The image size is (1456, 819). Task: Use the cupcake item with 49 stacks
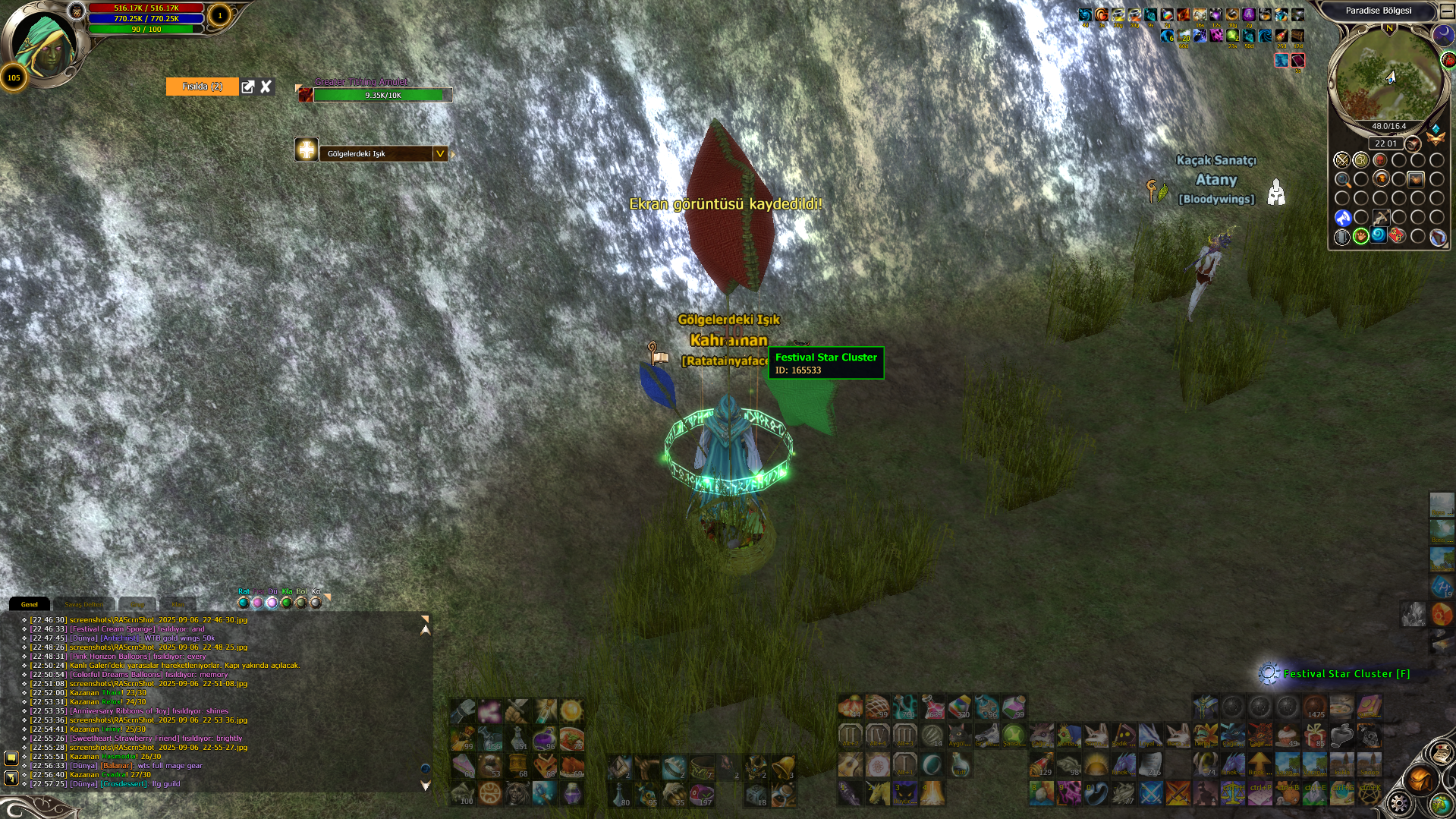(1288, 735)
